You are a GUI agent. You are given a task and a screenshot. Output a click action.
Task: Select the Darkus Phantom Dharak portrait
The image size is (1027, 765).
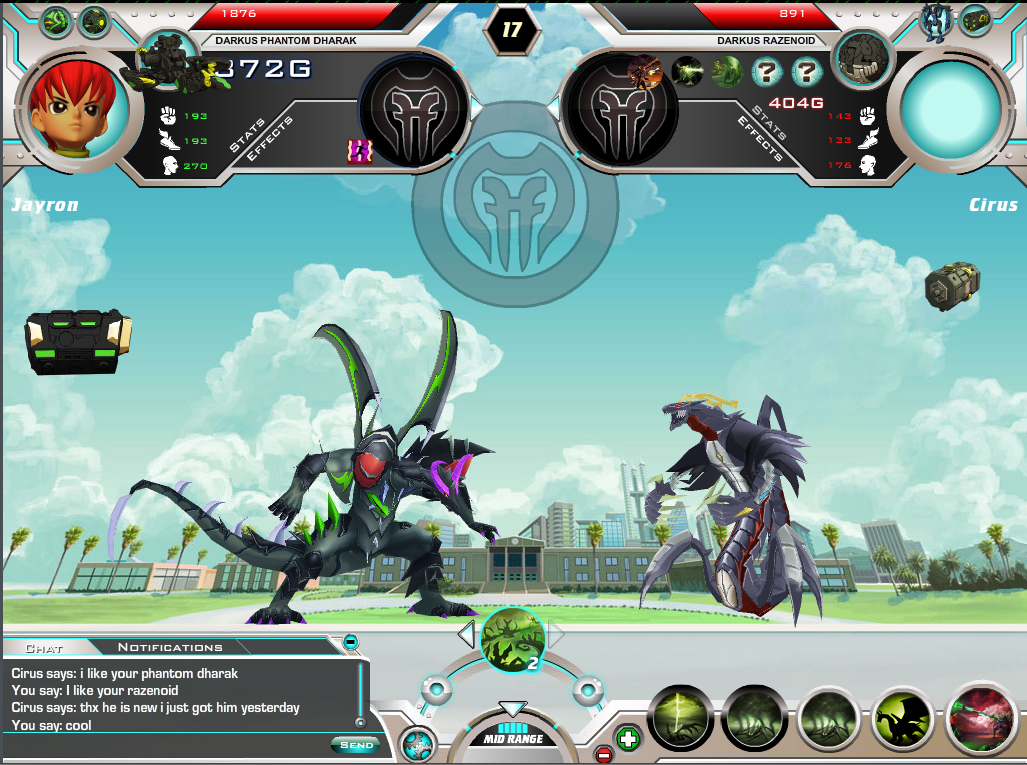click(x=167, y=60)
